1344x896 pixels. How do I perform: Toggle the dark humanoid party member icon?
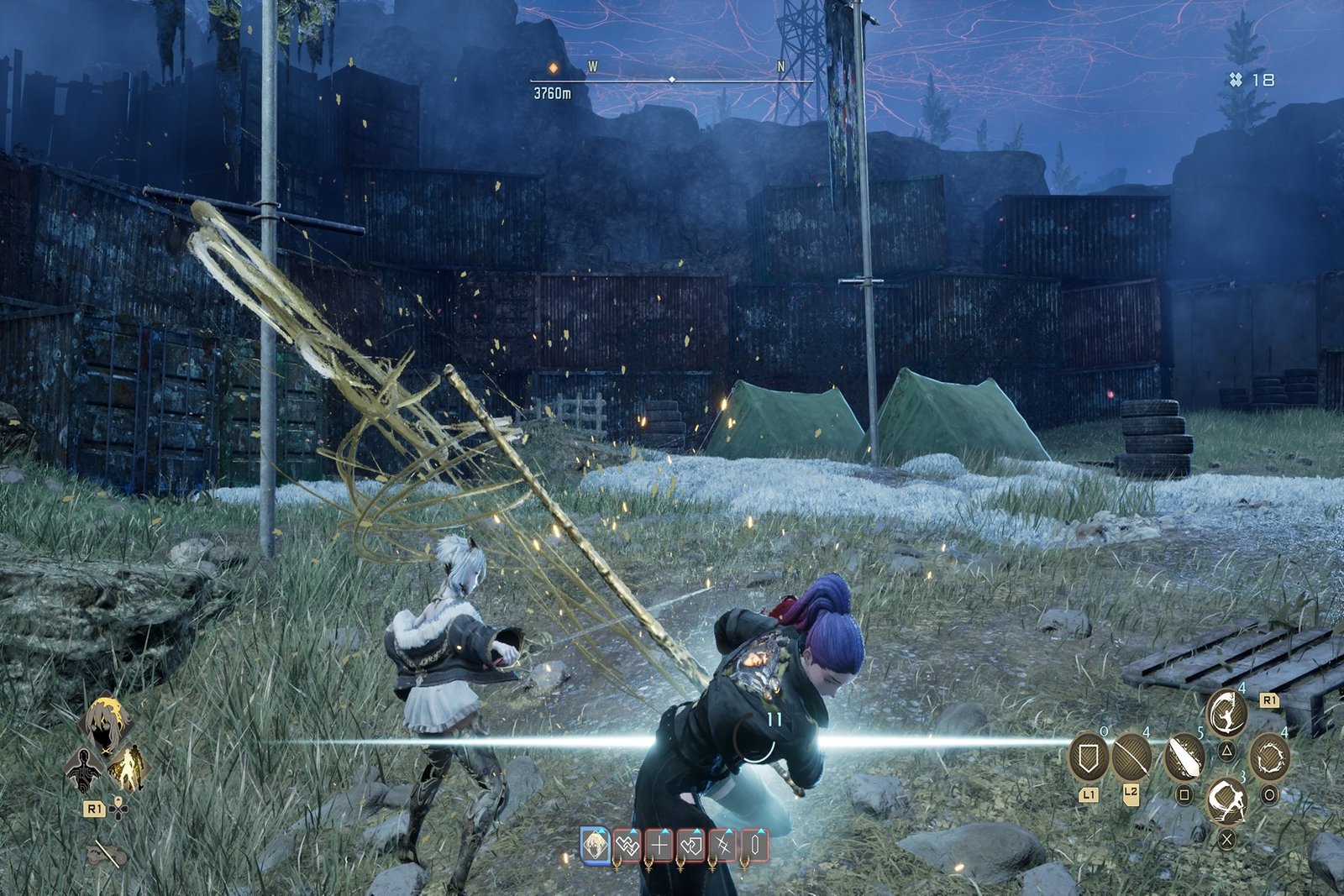click(x=84, y=771)
